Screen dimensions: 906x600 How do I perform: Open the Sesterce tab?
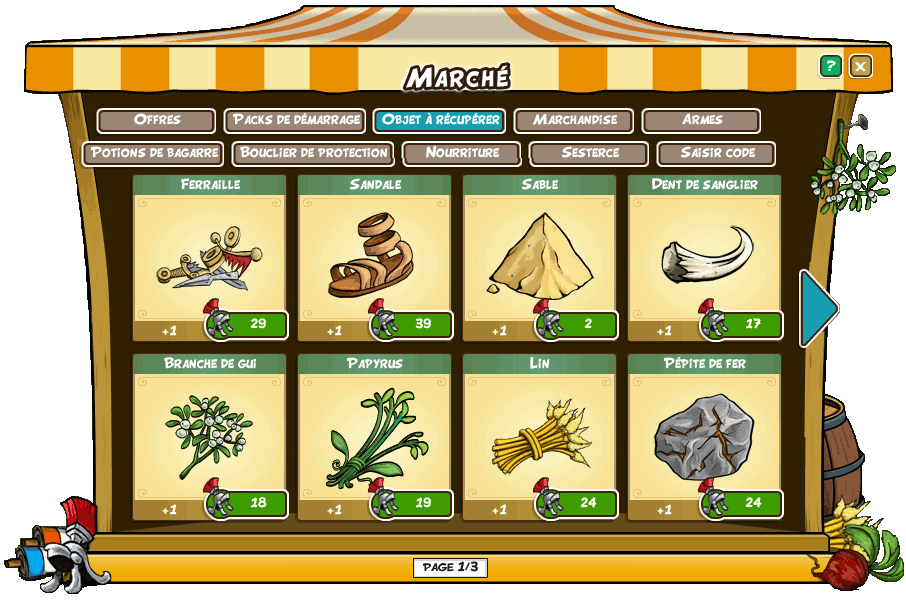click(x=590, y=153)
